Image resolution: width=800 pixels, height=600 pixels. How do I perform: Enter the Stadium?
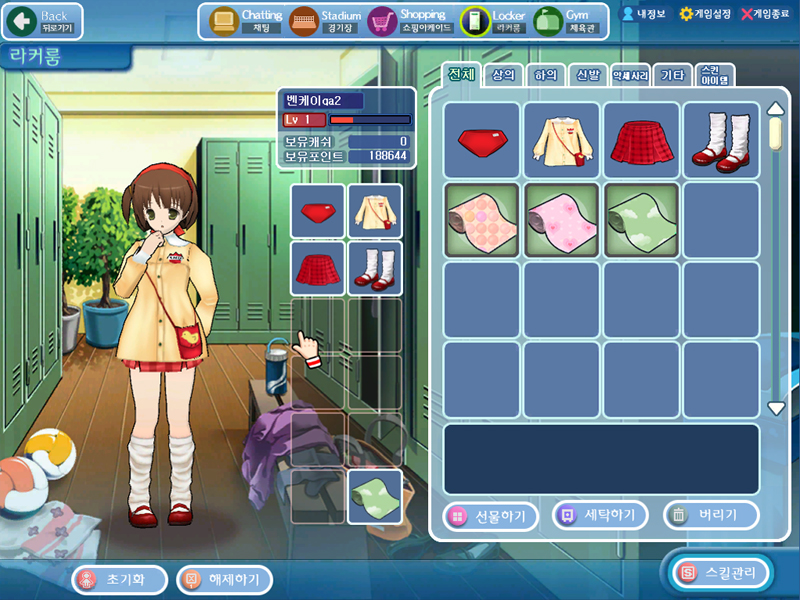[x=326, y=20]
